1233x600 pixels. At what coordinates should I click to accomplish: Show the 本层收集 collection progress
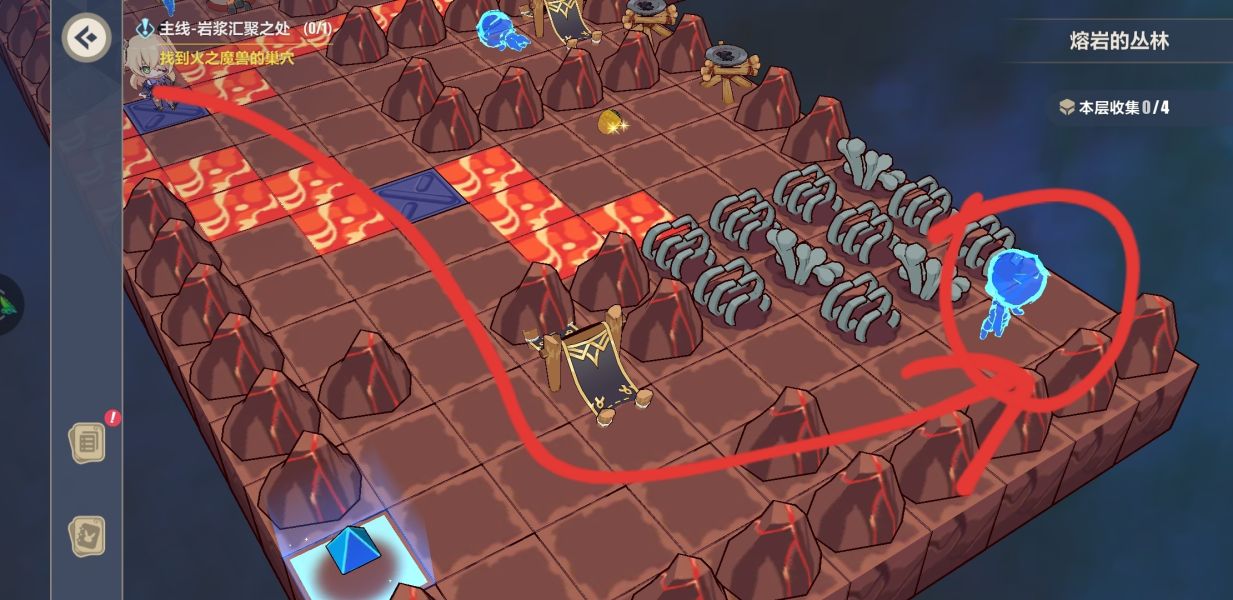(x=1115, y=107)
